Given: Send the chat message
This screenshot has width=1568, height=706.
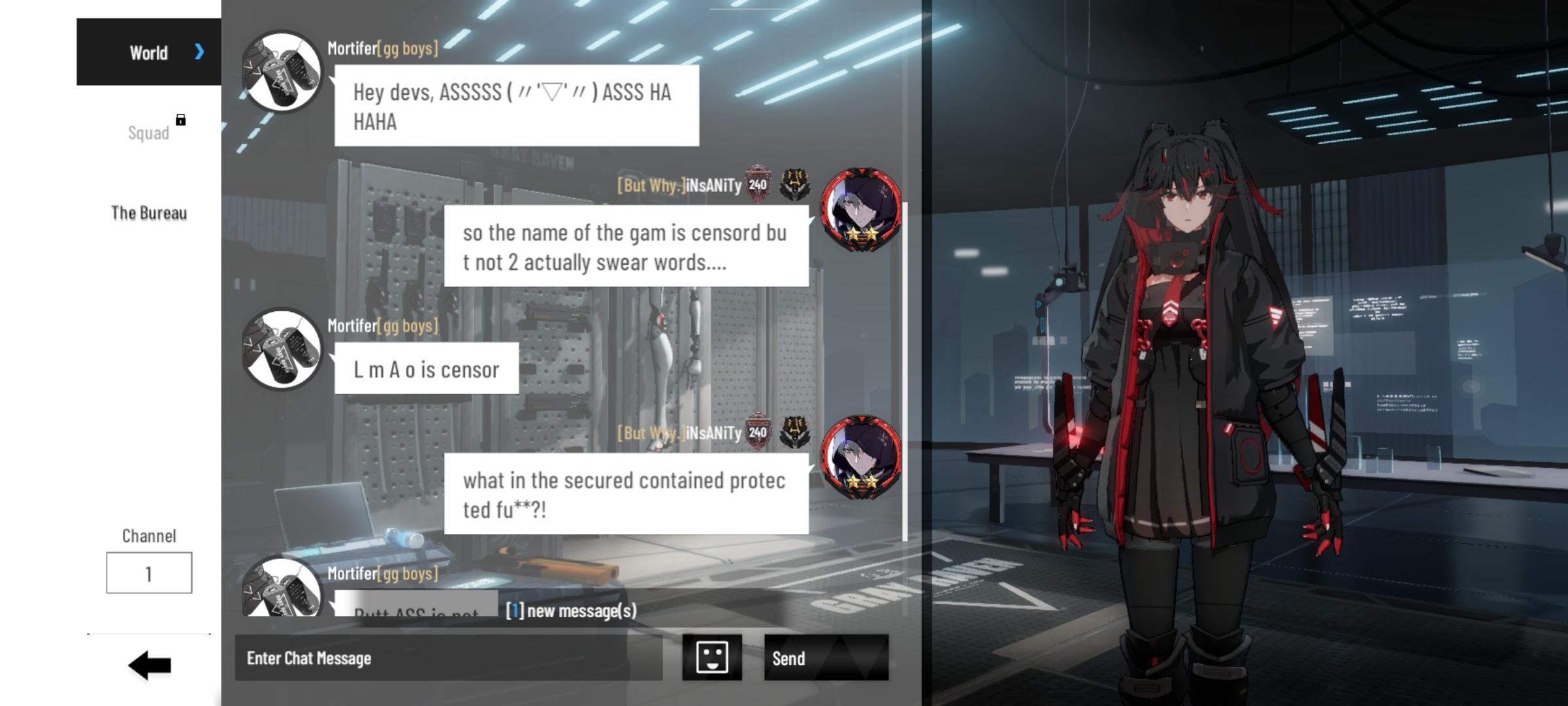Looking at the screenshot, I should tap(826, 658).
